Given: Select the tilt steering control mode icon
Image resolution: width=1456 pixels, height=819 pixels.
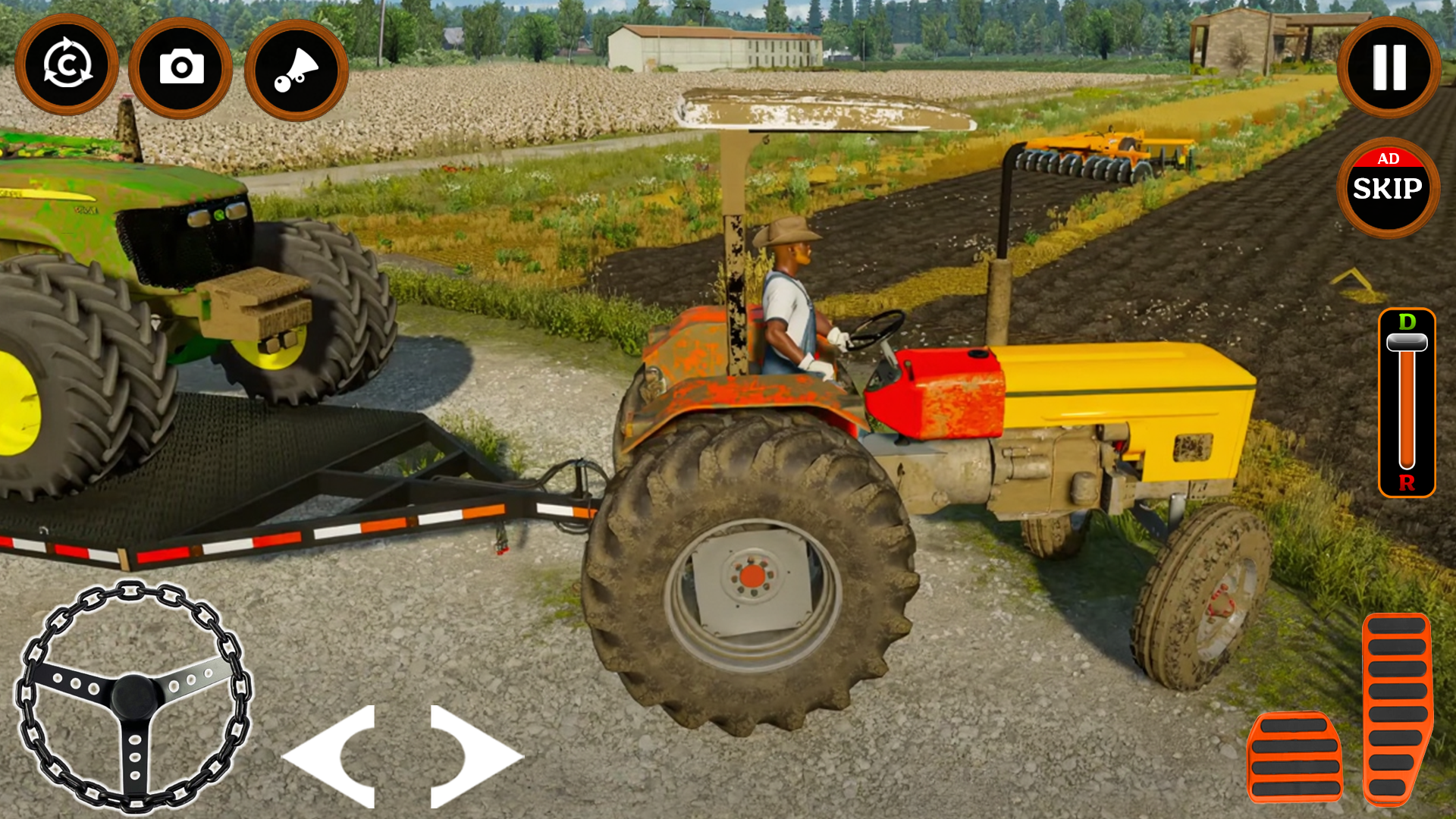Looking at the screenshot, I should coord(294,68).
